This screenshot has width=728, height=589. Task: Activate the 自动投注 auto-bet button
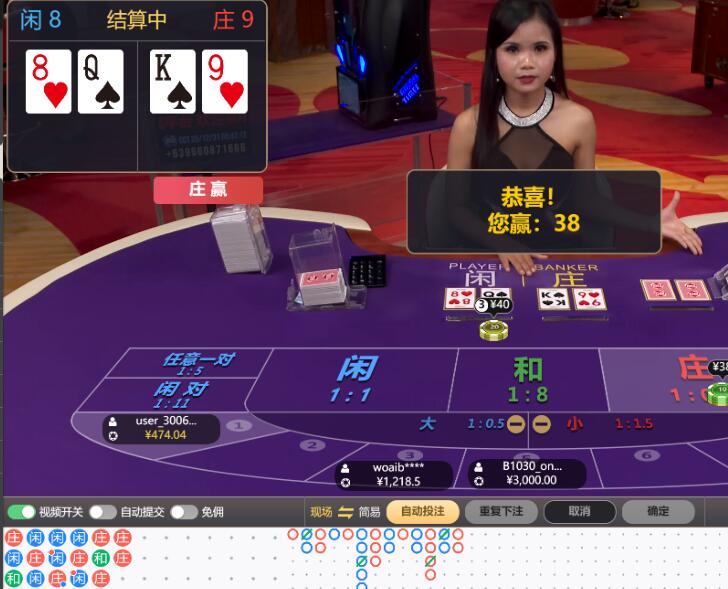click(x=423, y=512)
